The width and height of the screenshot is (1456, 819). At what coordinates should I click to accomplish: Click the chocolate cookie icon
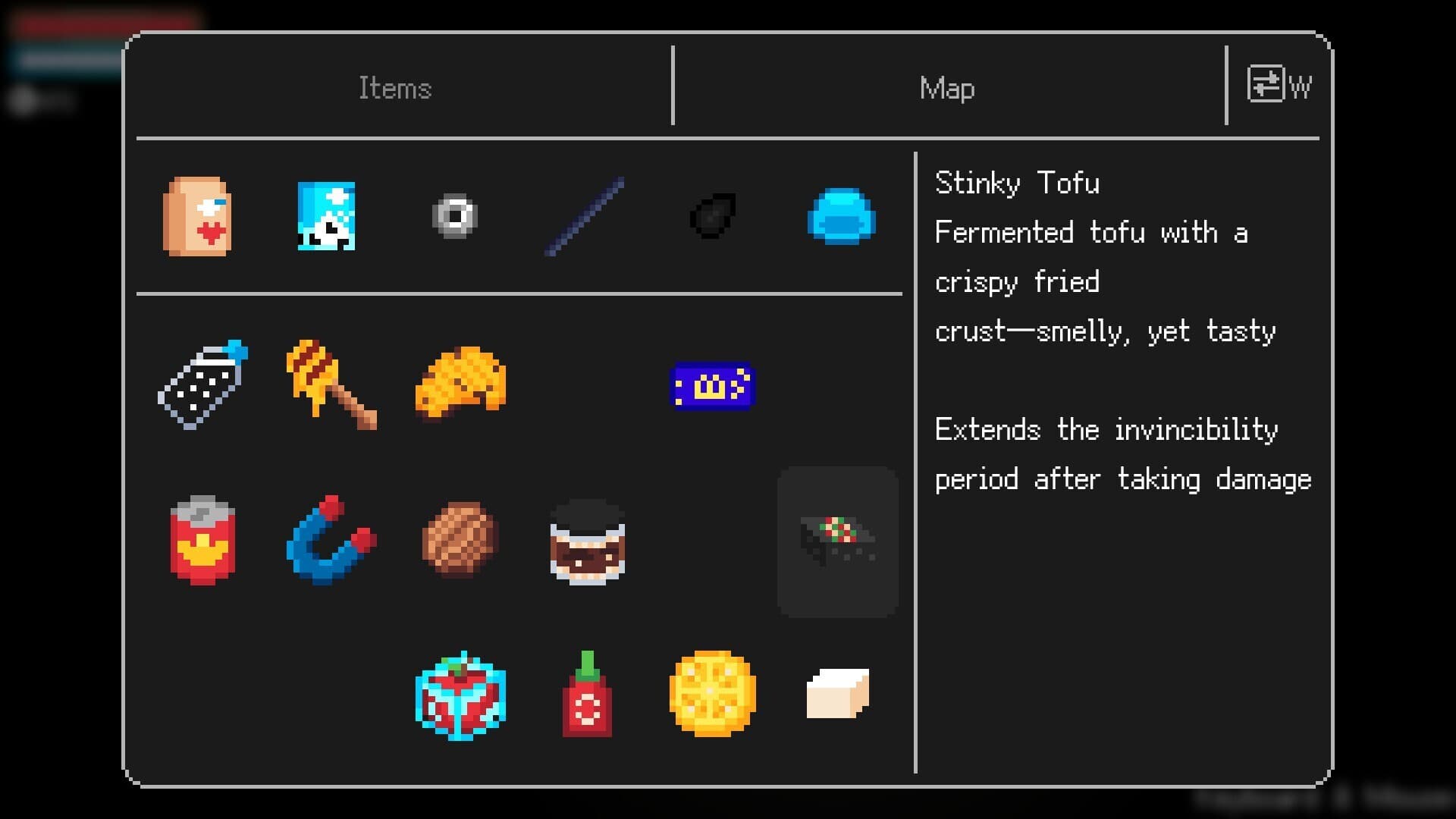click(x=460, y=540)
